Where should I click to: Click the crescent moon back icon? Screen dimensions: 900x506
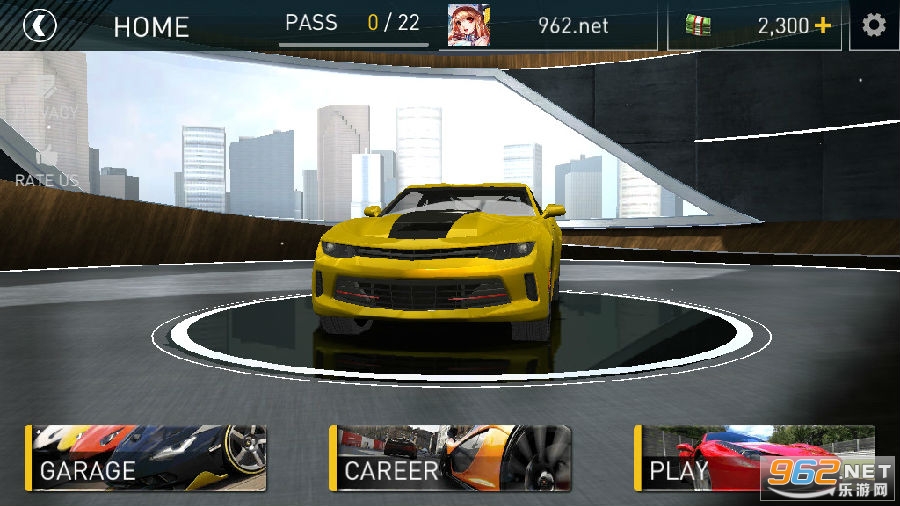(x=40, y=25)
